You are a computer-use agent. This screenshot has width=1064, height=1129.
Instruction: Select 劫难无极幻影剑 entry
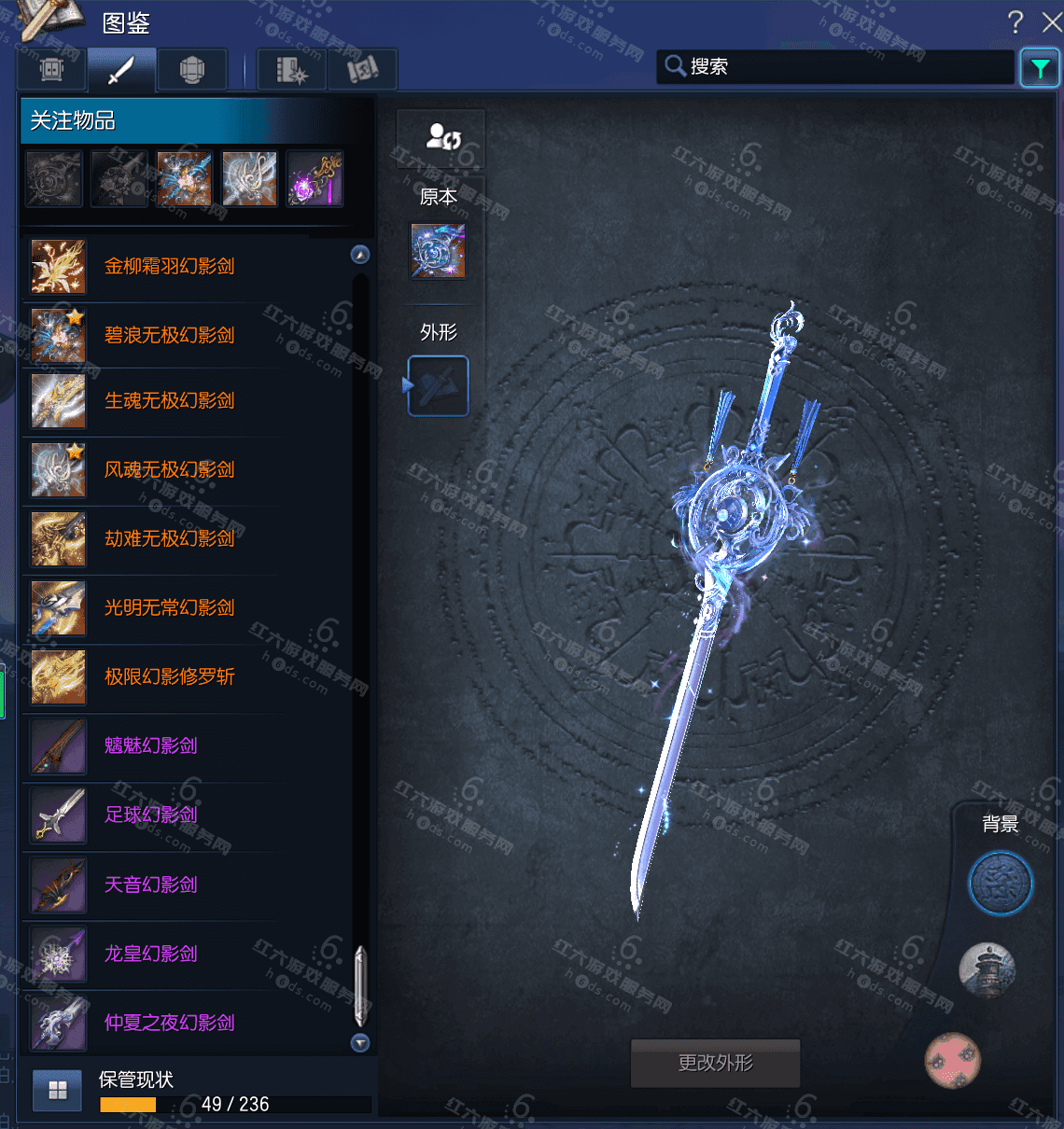coord(169,539)
